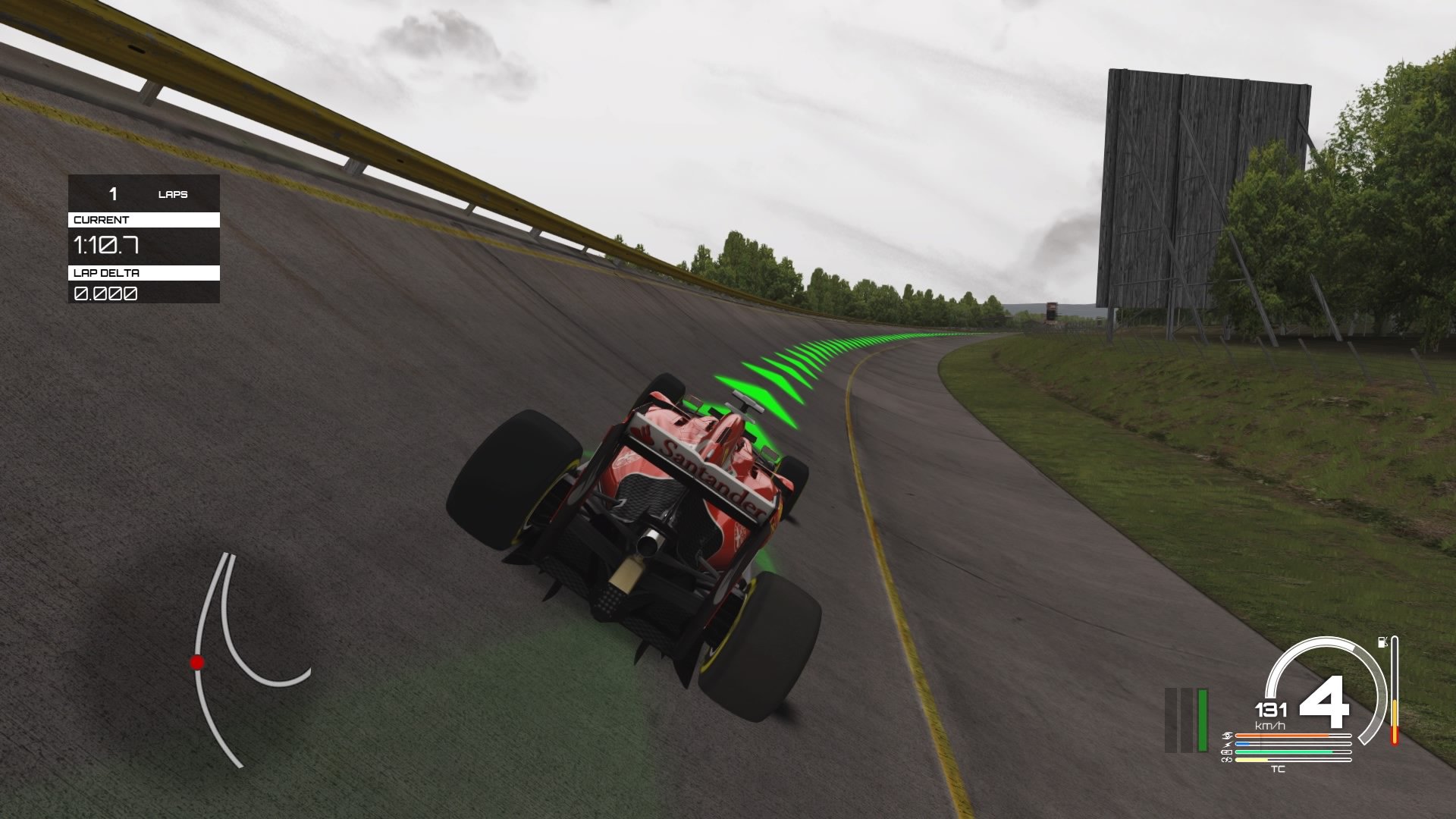Click the green vertical KERS bar
The width and height of the screenshot is (1456, 819).
[1203, 720]
